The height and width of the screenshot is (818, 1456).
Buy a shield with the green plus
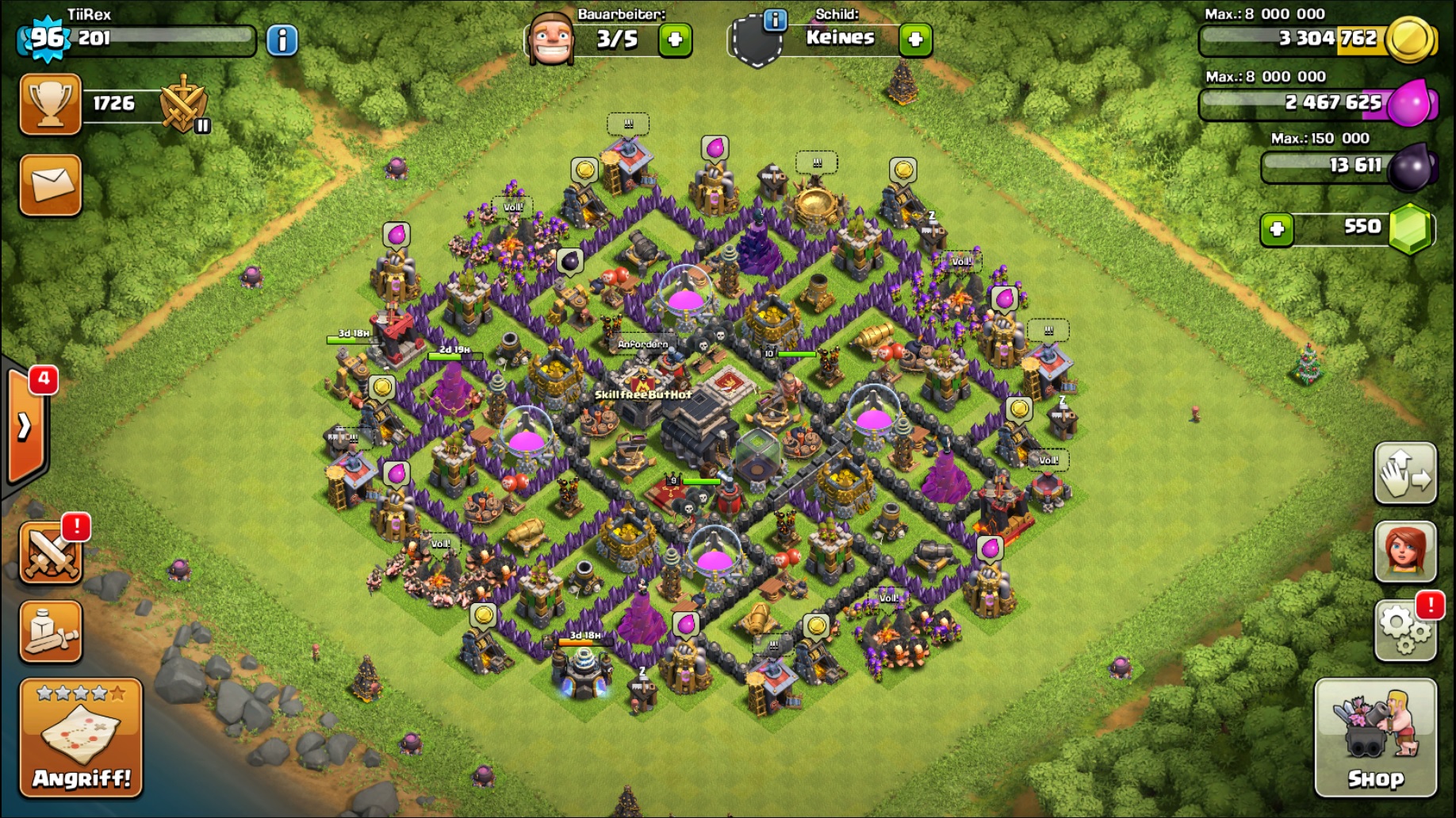coord(915,40)
